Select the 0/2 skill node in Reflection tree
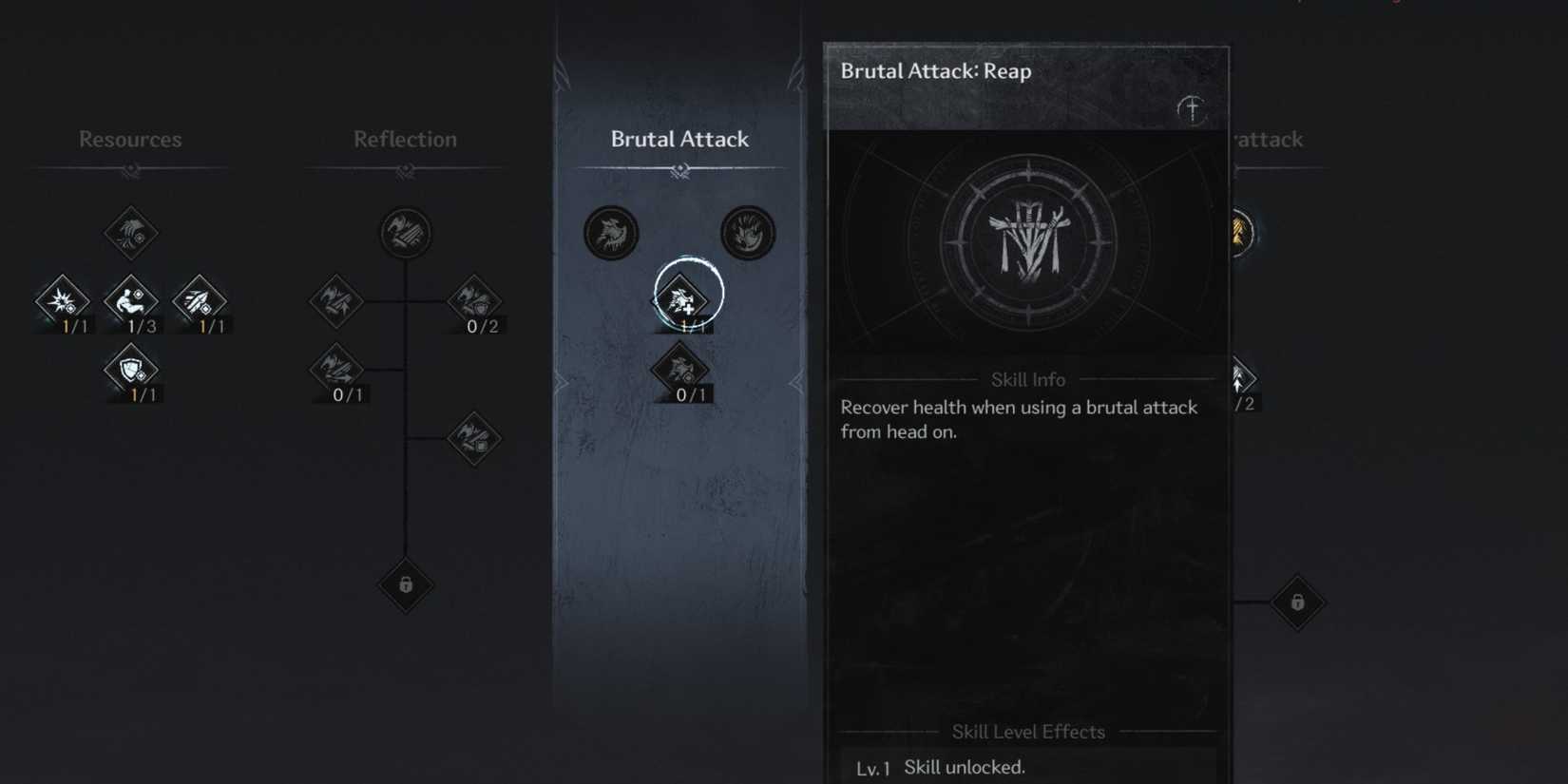 click(473, 302)
